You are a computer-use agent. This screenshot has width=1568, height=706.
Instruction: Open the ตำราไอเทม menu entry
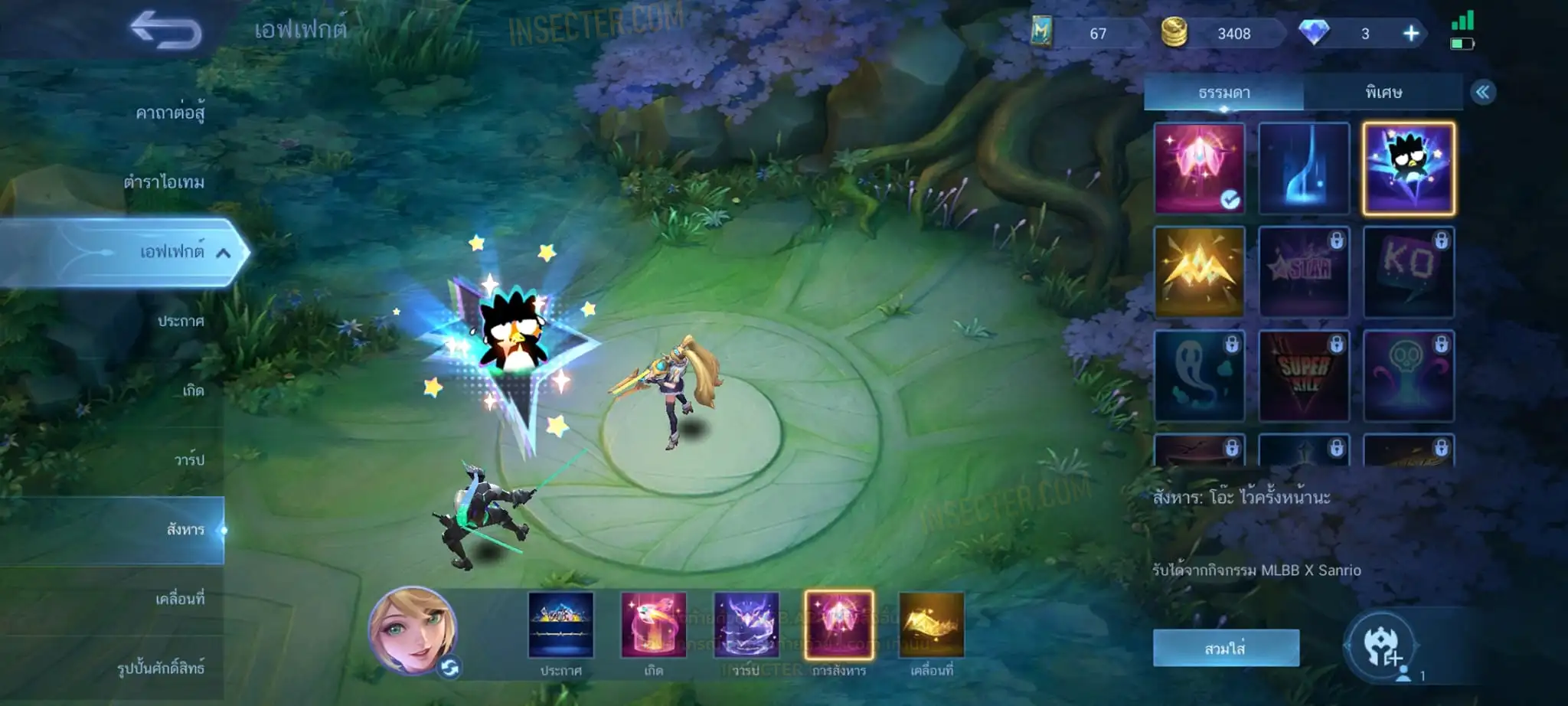click(164, 182)
